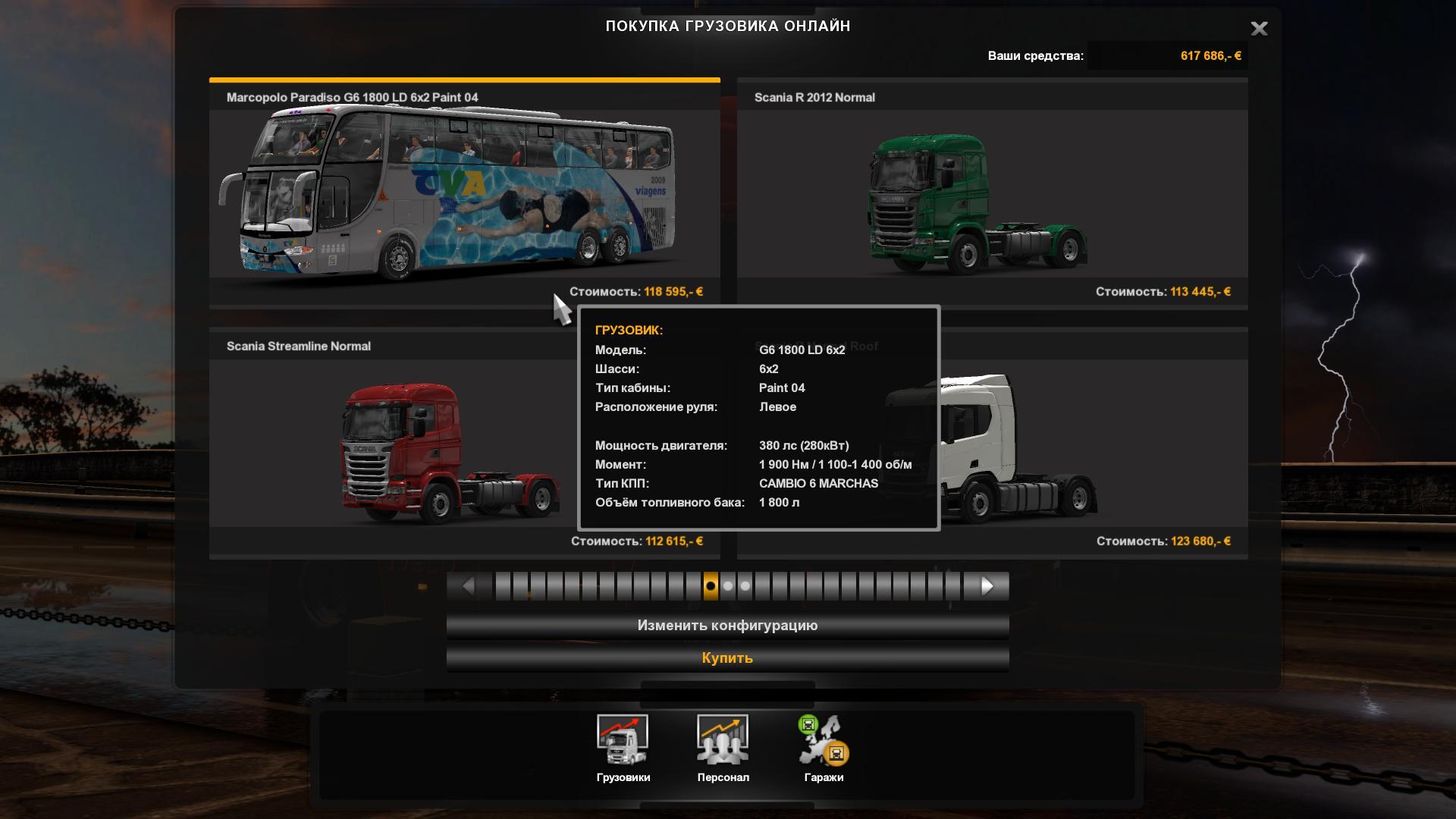
Task: Go to the previous page of trucks
Action: (469, 586)
